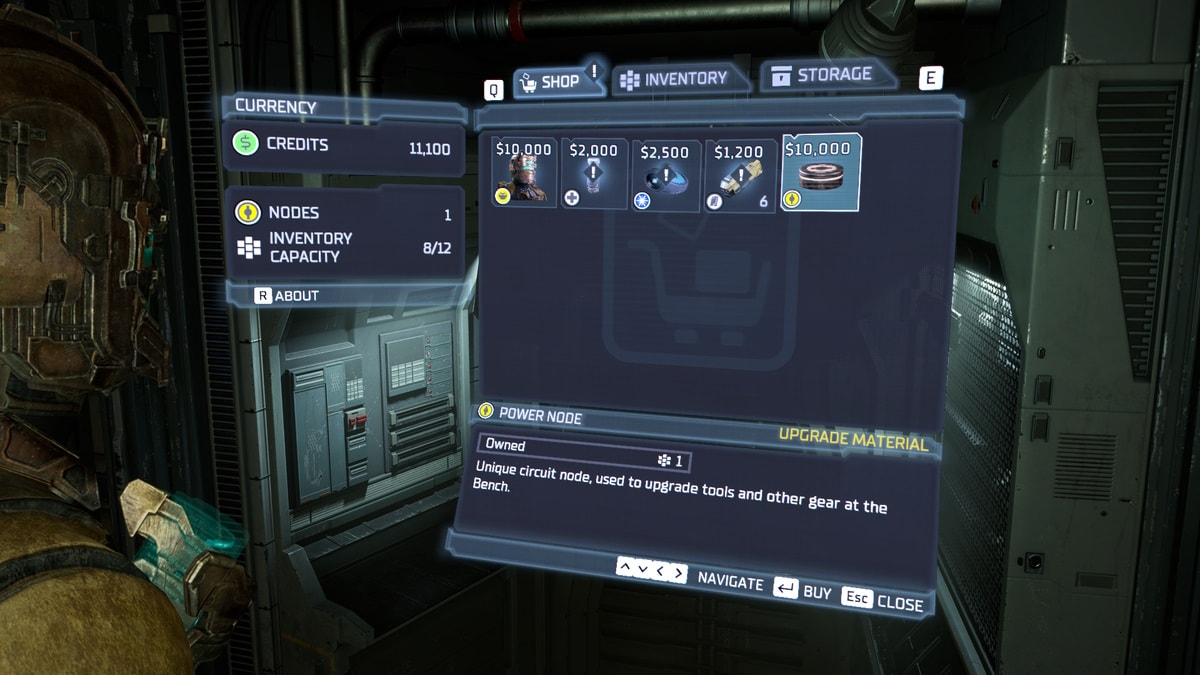Image resolution: width=1200 pixels, height=675 pixels.
Task: Select the $2,500 stasis pack item
Action: pyautogui.click(x=665, y=174)
